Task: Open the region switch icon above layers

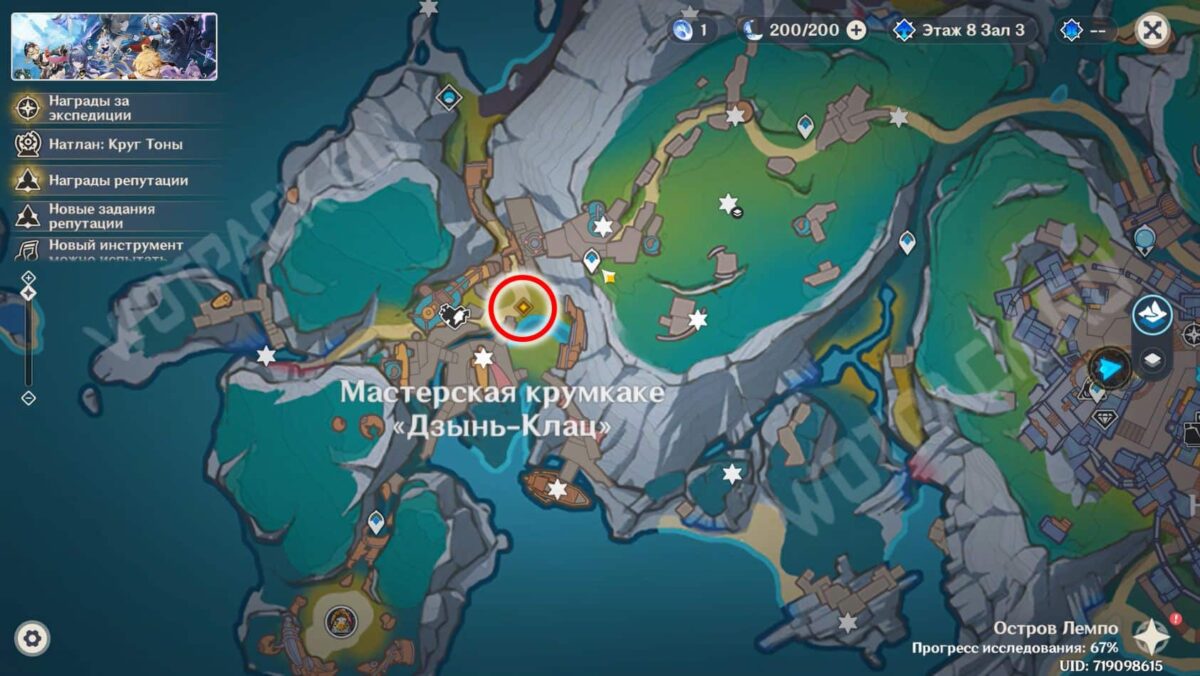Action: click(x=1152, y=314)
